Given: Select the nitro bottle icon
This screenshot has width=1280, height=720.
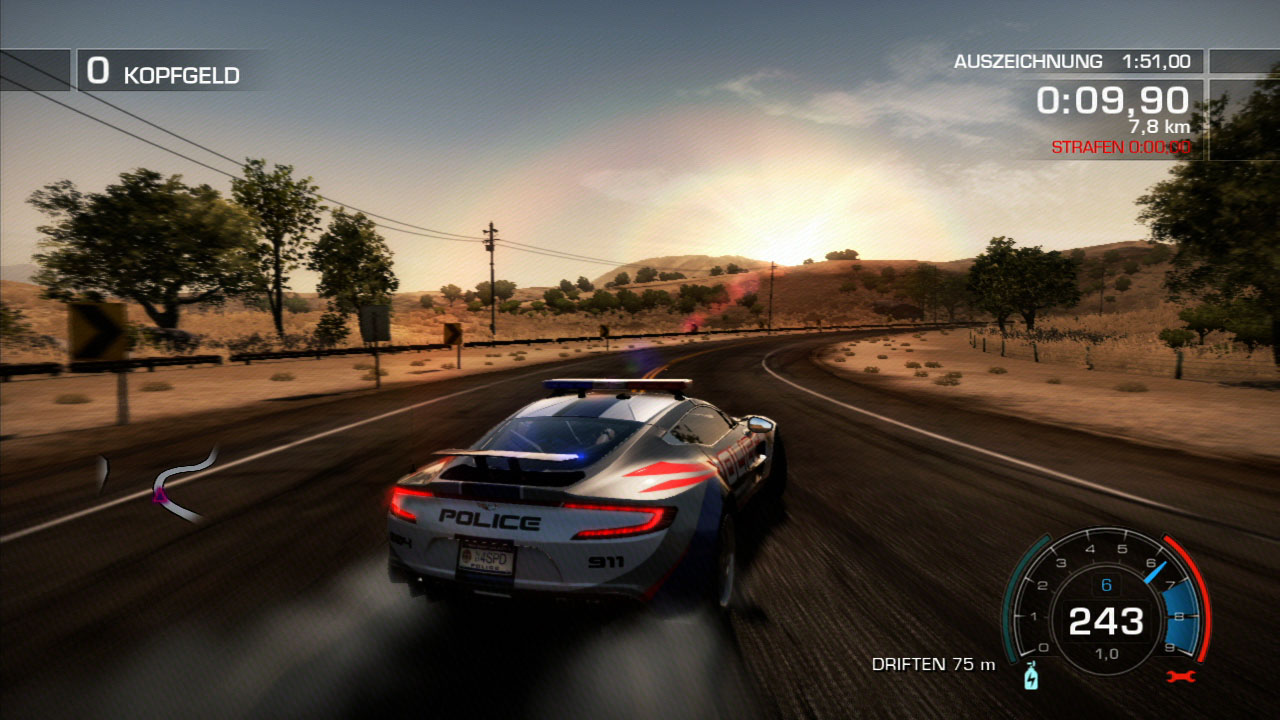Looking at the screenshot, I should tap(1031, 677).
